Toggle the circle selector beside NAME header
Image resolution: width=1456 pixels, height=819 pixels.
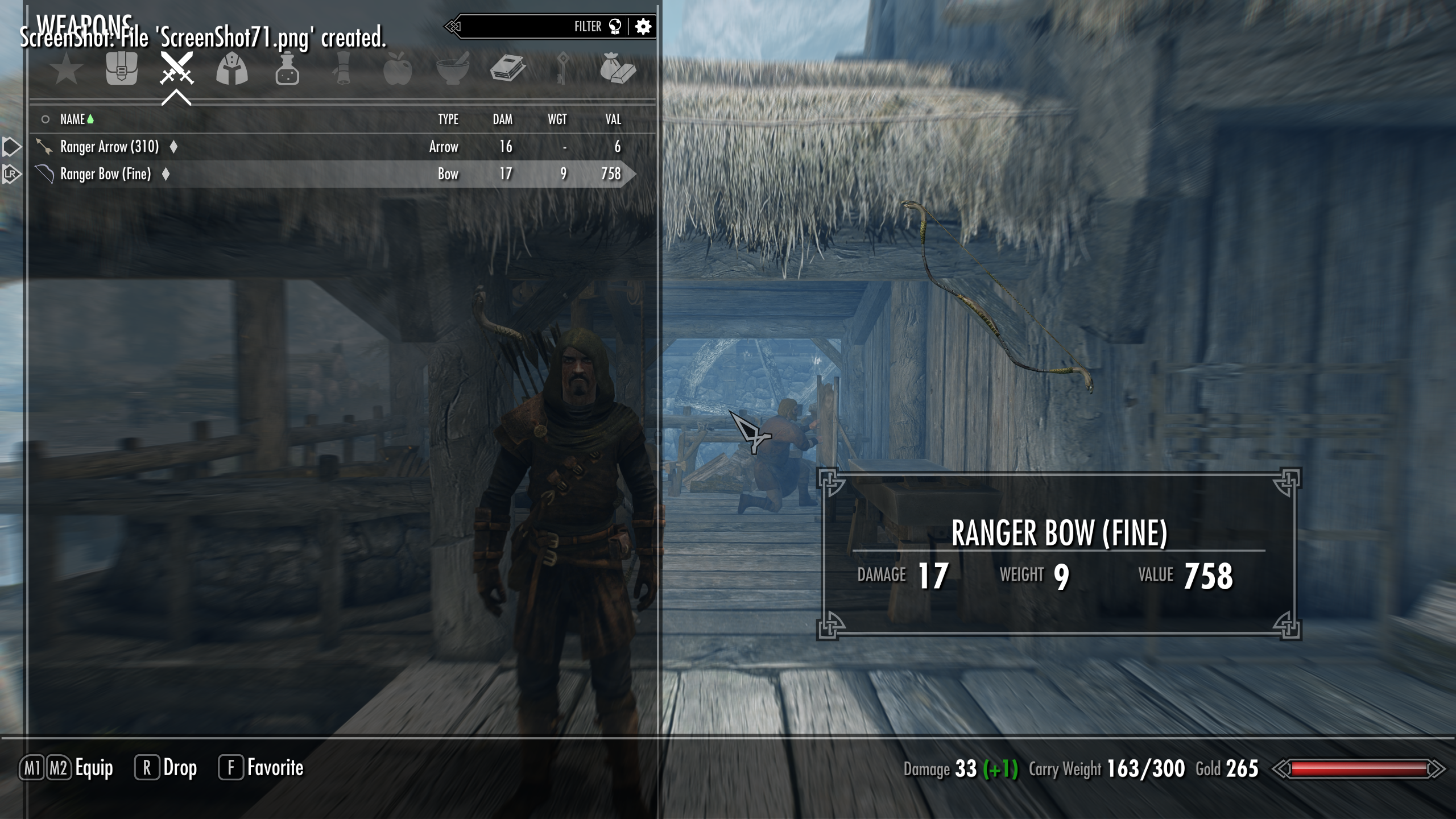(45, 119)
